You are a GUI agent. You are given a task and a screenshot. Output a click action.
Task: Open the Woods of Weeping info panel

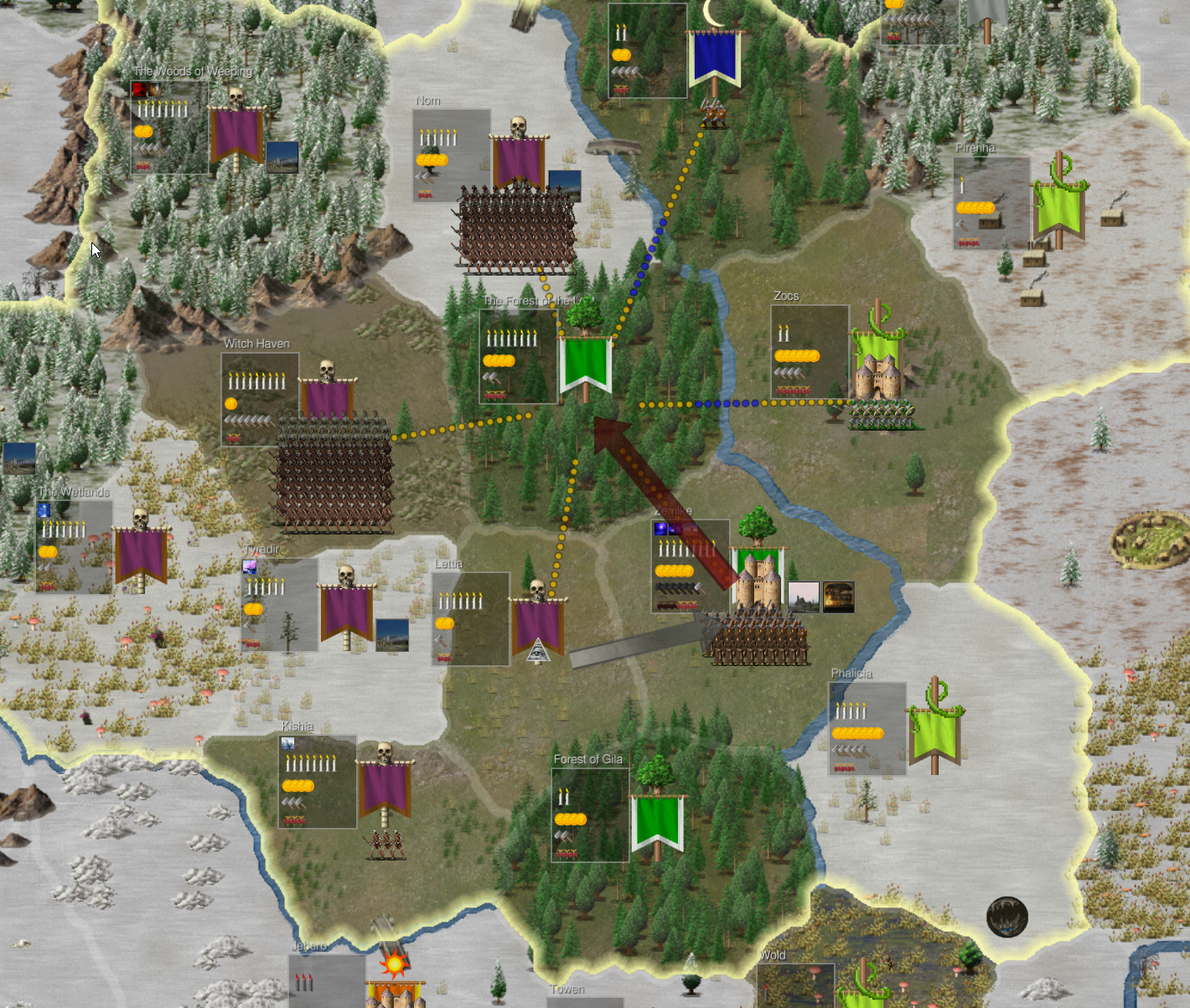click(169, 127)
